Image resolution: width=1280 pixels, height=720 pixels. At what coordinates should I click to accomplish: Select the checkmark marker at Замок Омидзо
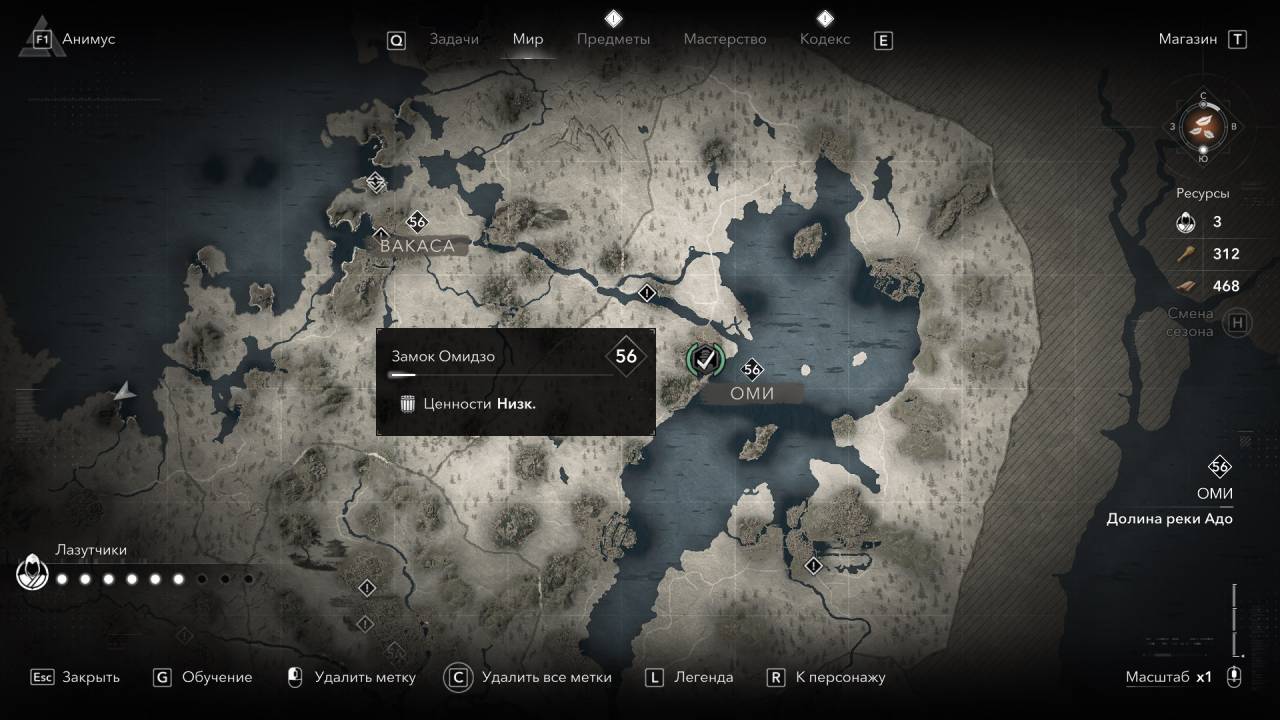click(706, 357)
